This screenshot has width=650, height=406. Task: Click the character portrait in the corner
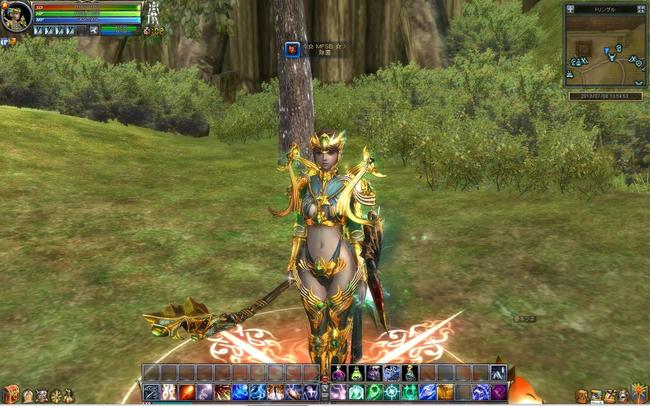click(x=16, y=17)
